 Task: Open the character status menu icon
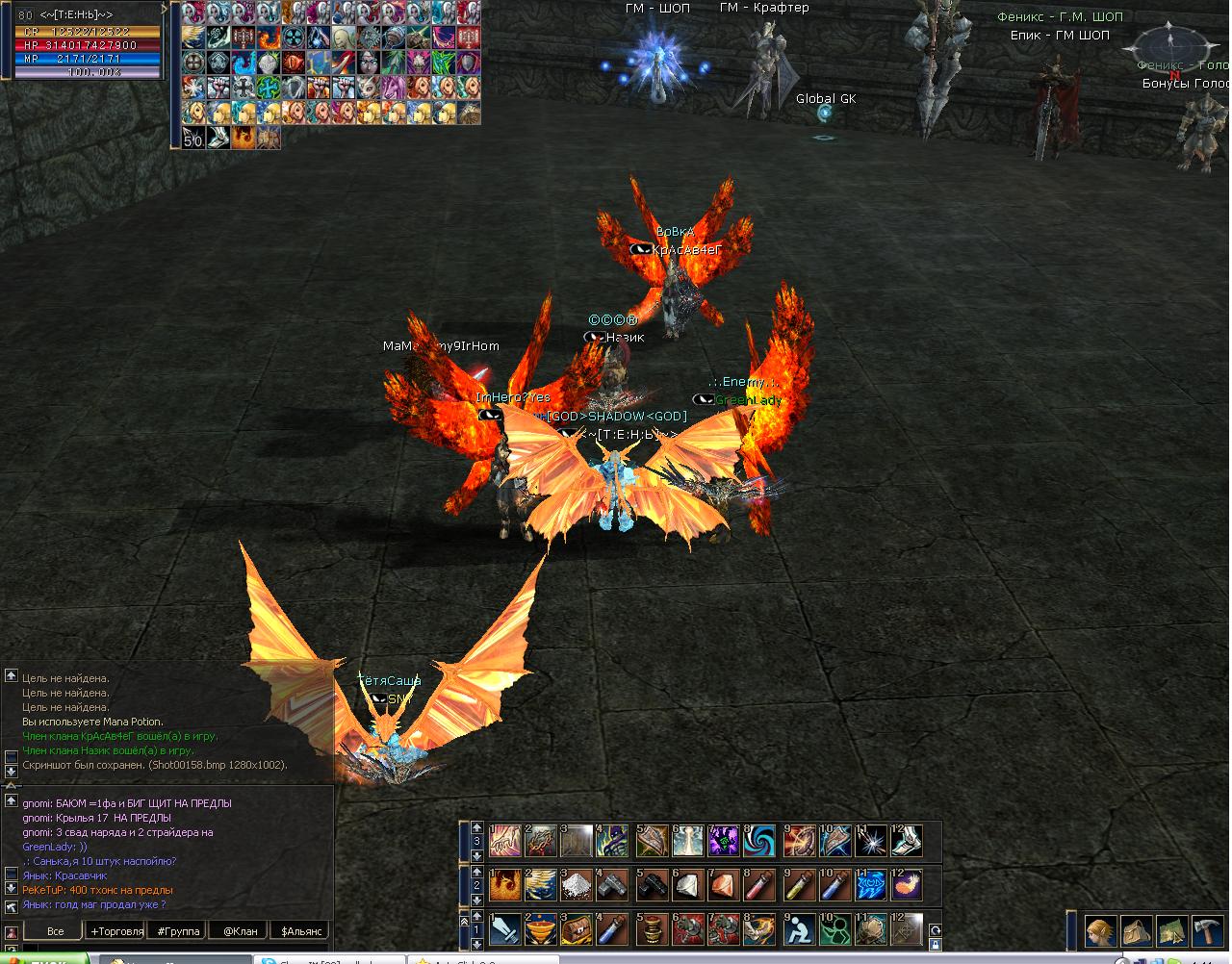click(1101, 930)
